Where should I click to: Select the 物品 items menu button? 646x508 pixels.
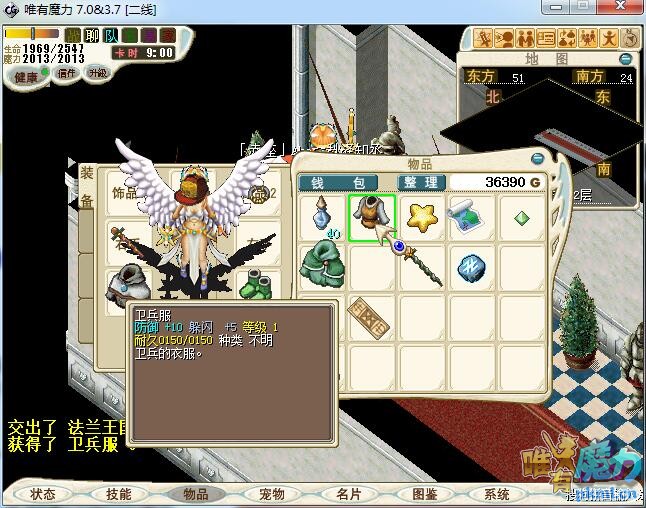[x=195, y=493]
